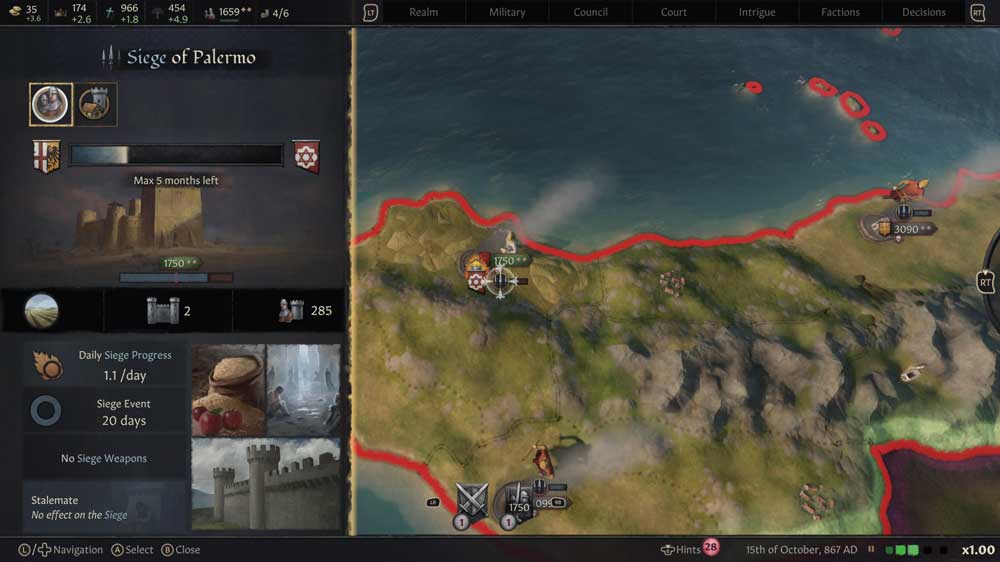Viewport: 1000px width, 562px height.
Task: Open the Realm tab
Action: tap(424, 12)
